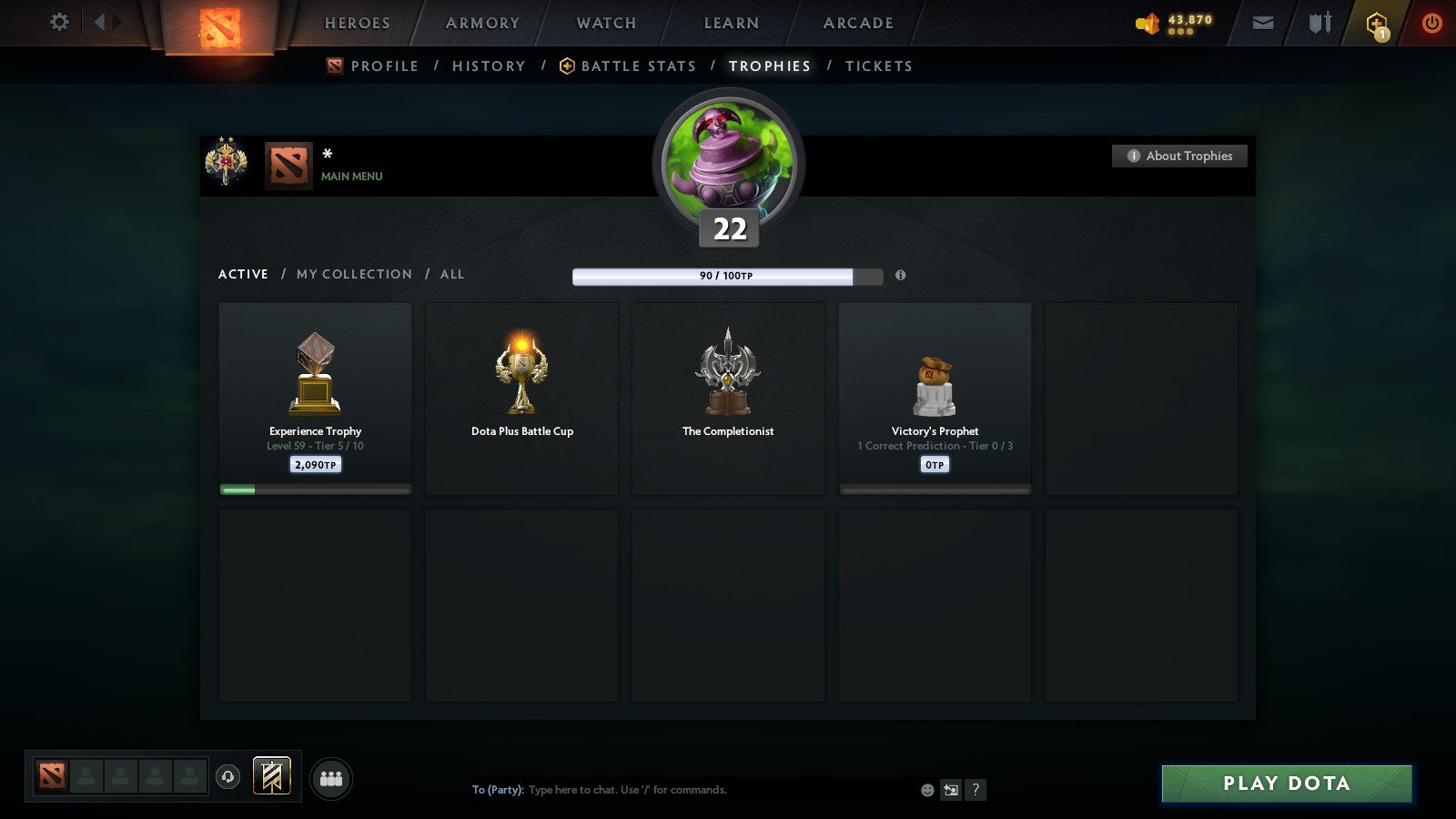Open the mail inbox icon

(x=1263, y=23)
